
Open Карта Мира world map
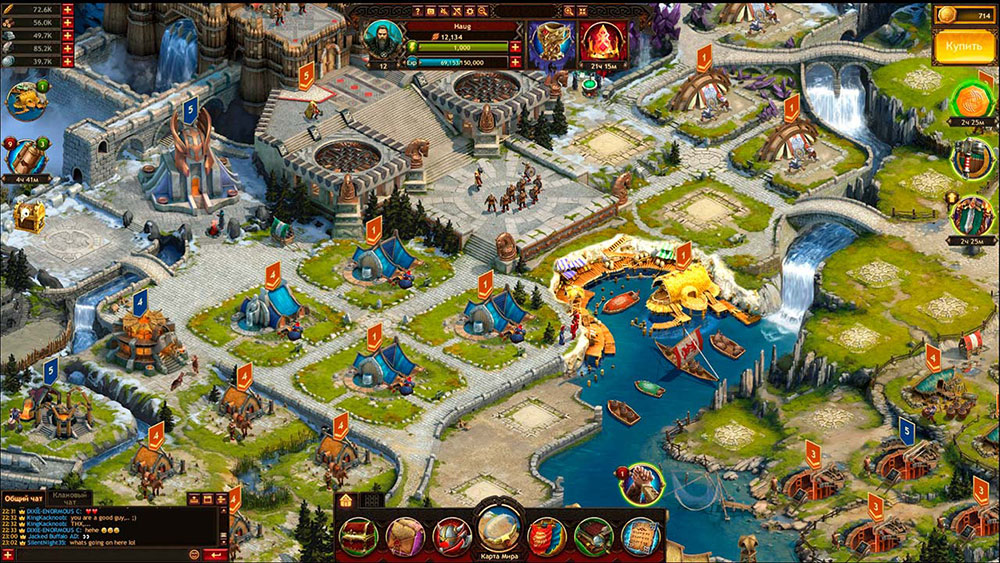click(499, 528)
